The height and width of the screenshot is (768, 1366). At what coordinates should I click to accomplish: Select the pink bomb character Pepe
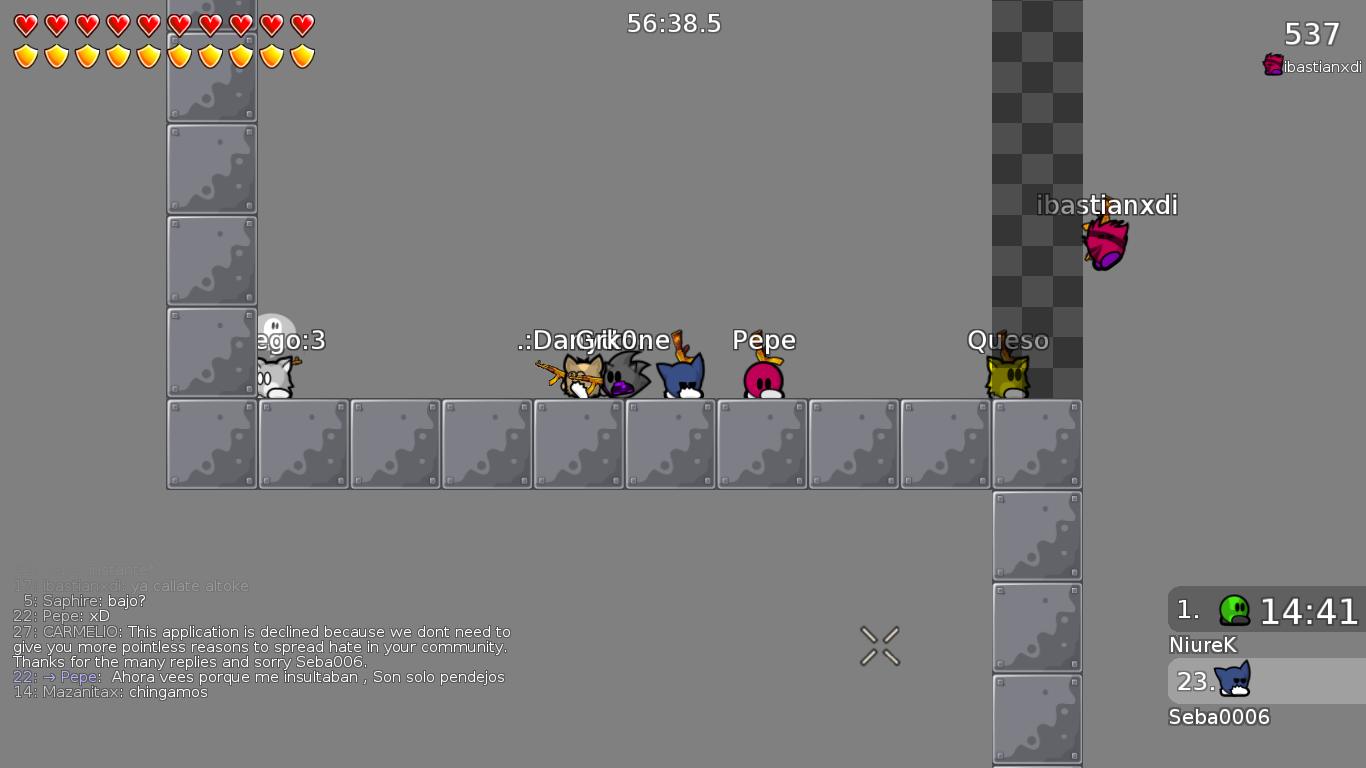point(763,380)
